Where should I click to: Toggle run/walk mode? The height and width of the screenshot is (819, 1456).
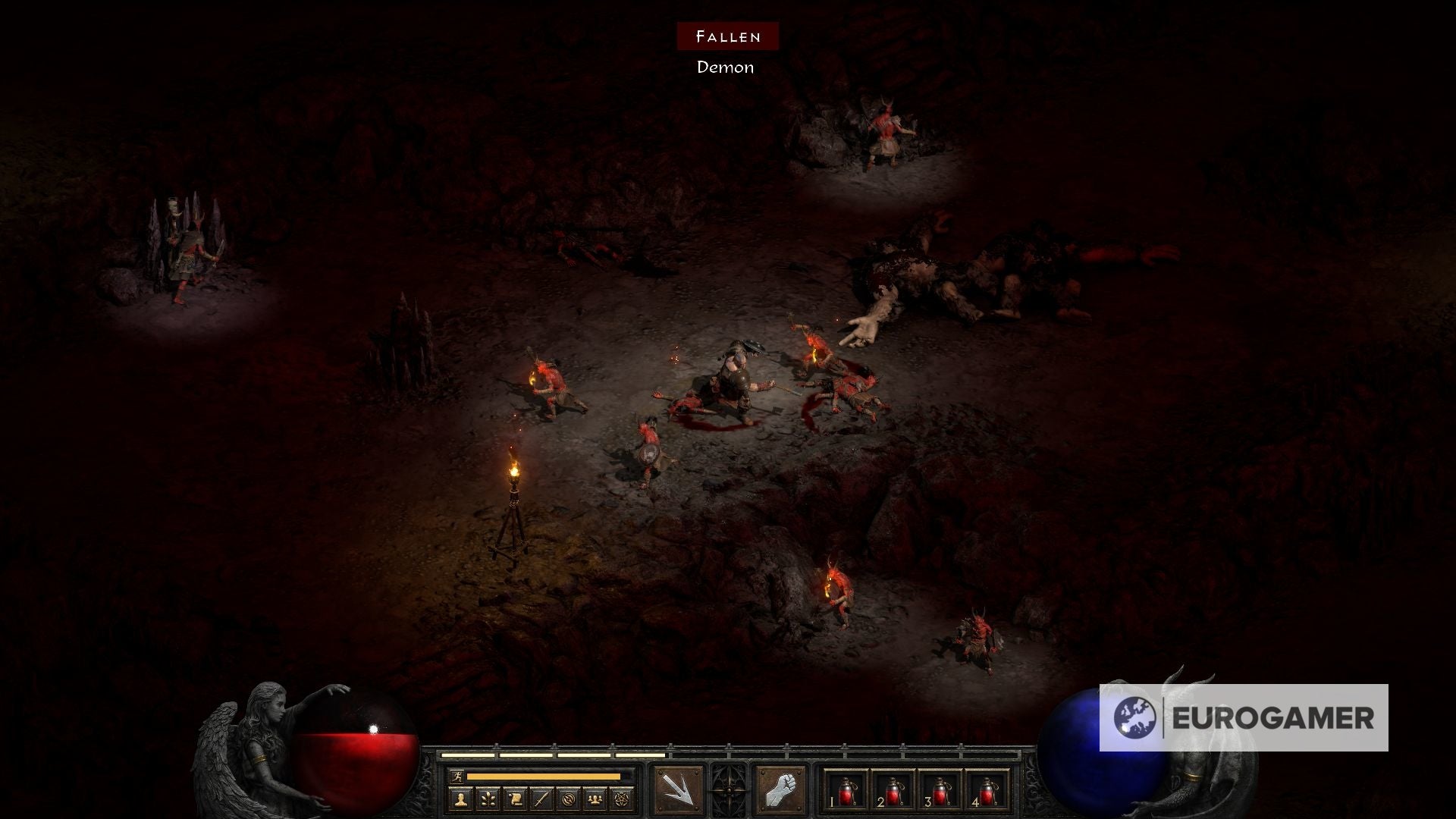tap(457, 776)
